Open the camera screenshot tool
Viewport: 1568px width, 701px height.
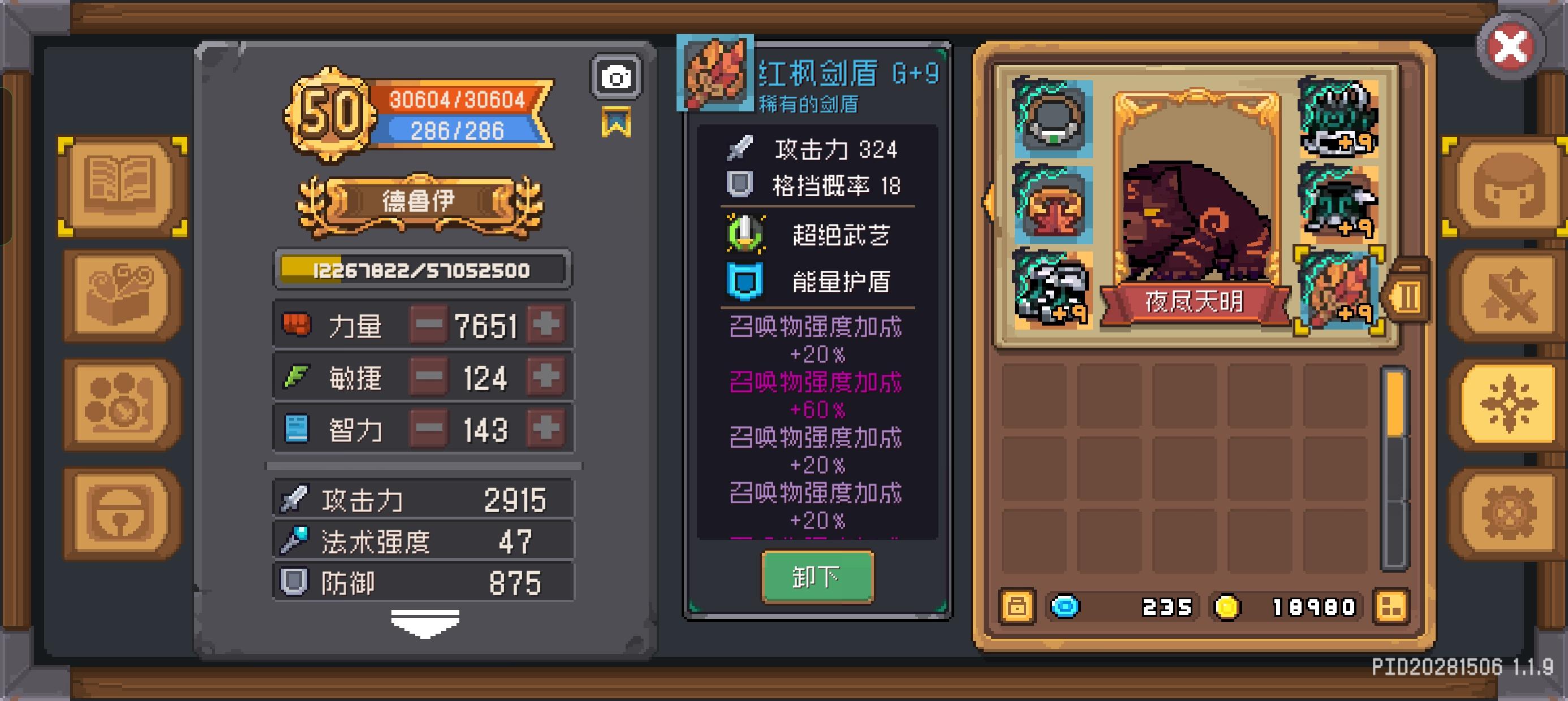coord(617,76)
